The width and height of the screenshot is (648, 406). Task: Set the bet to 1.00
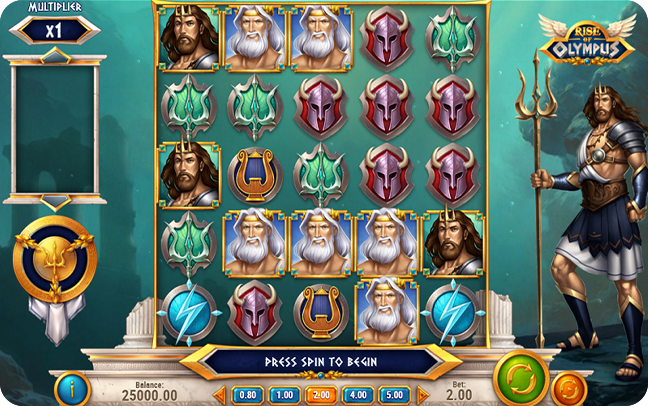(284, 395)
